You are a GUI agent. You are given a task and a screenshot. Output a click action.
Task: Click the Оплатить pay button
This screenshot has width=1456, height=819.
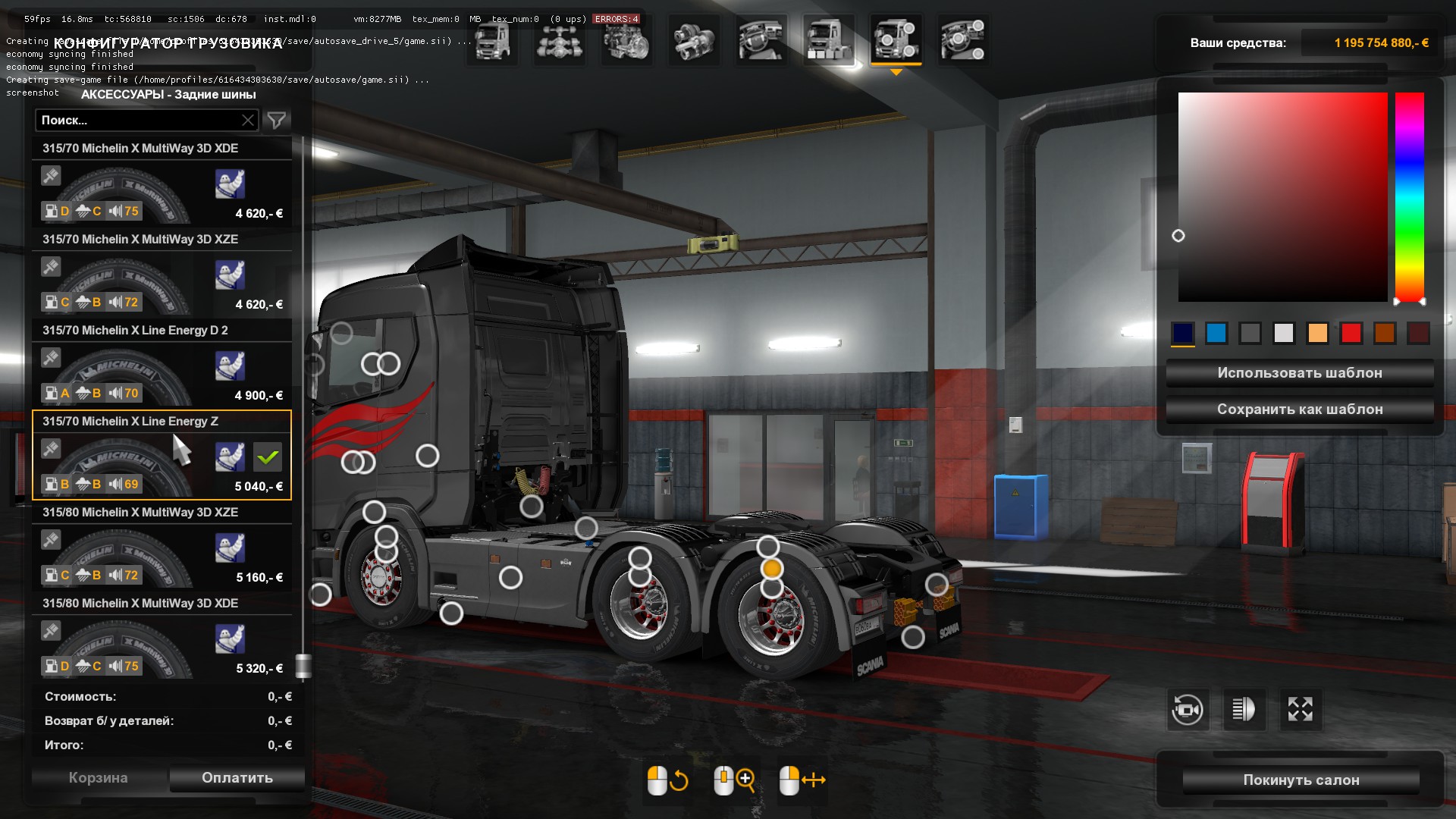tap(237, 778)
